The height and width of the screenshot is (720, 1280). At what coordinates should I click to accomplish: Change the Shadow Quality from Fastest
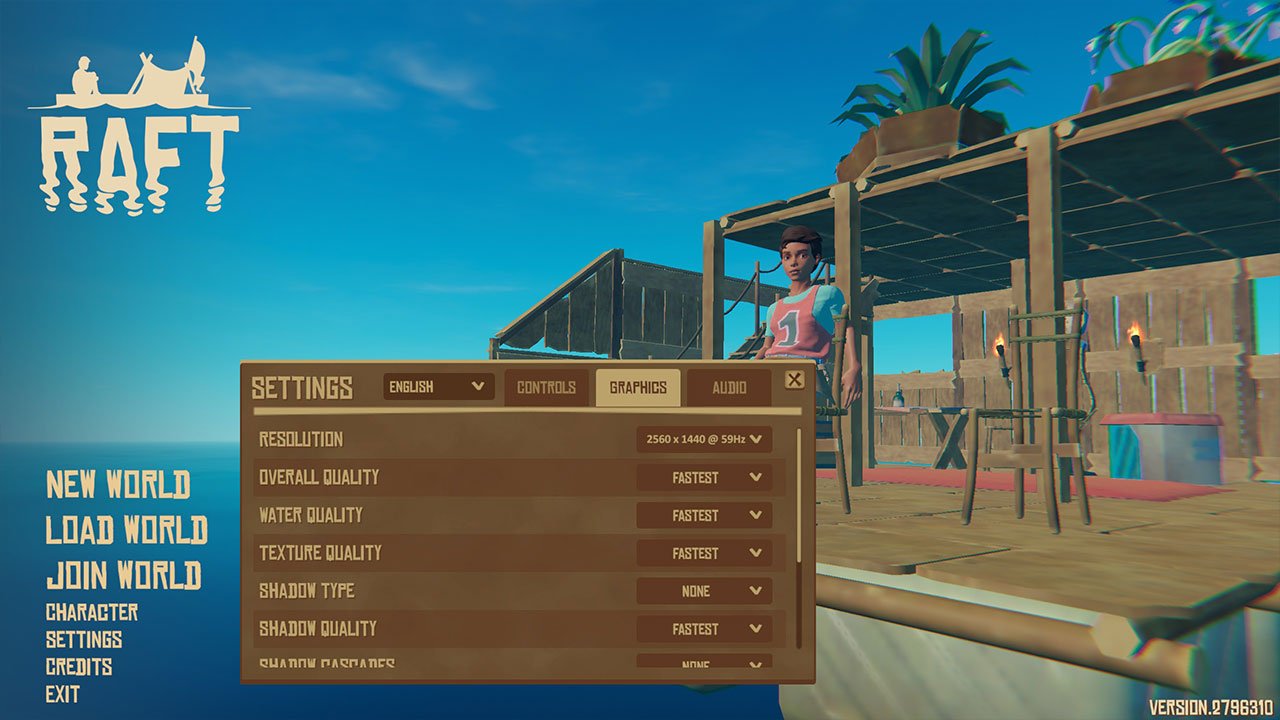(x=704, y=629)
